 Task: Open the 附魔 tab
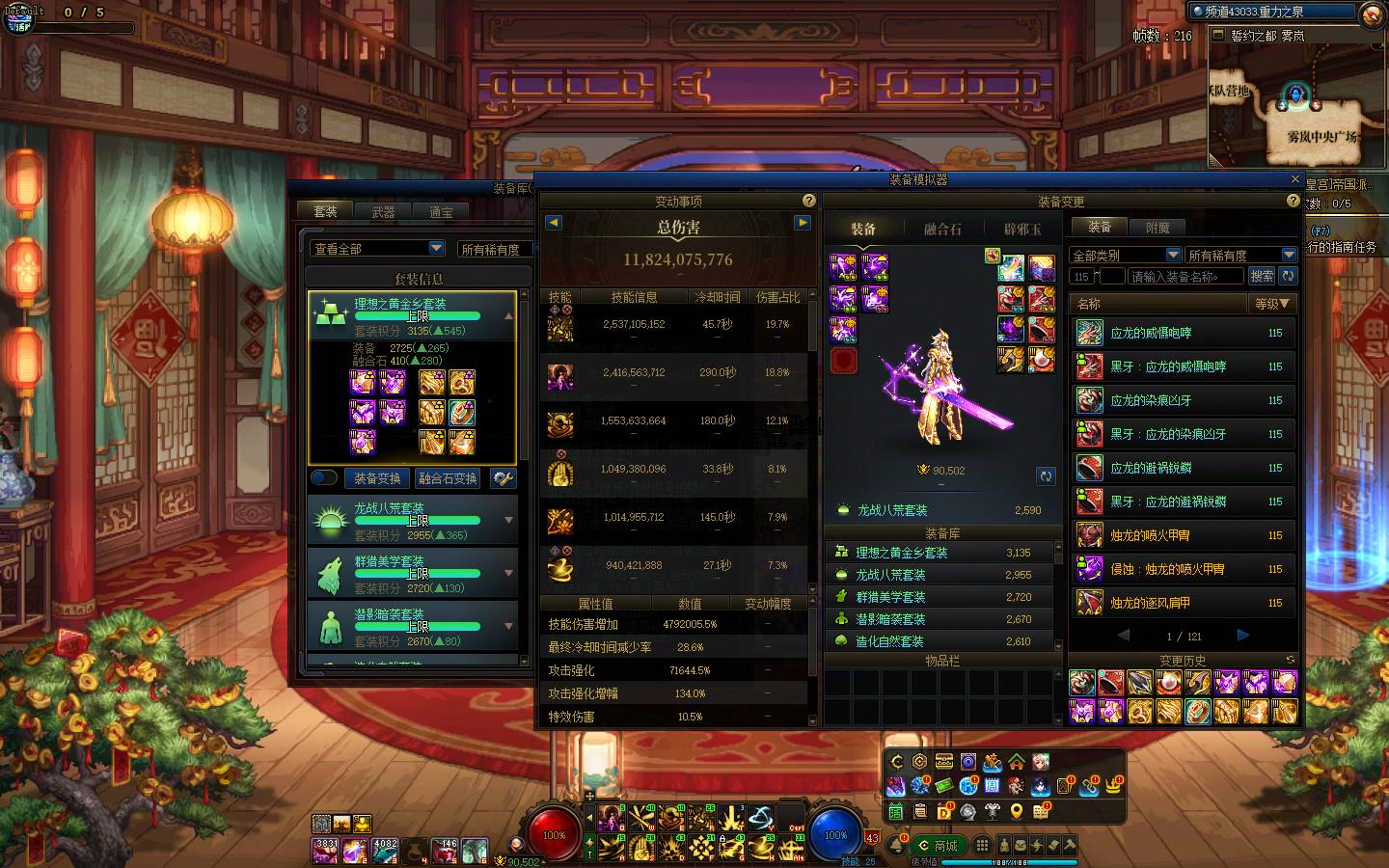coord(1157,228)
